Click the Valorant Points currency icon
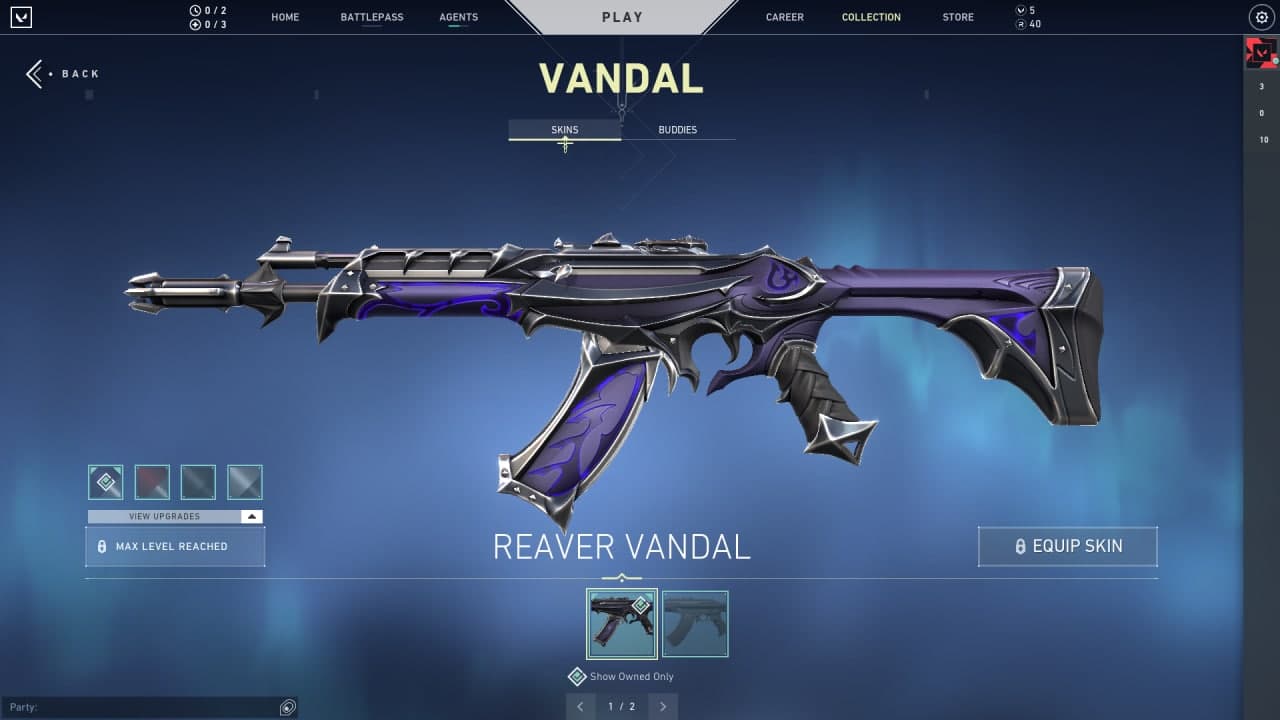Screen dimensions: 1280x720 [x=1022, y=10]
